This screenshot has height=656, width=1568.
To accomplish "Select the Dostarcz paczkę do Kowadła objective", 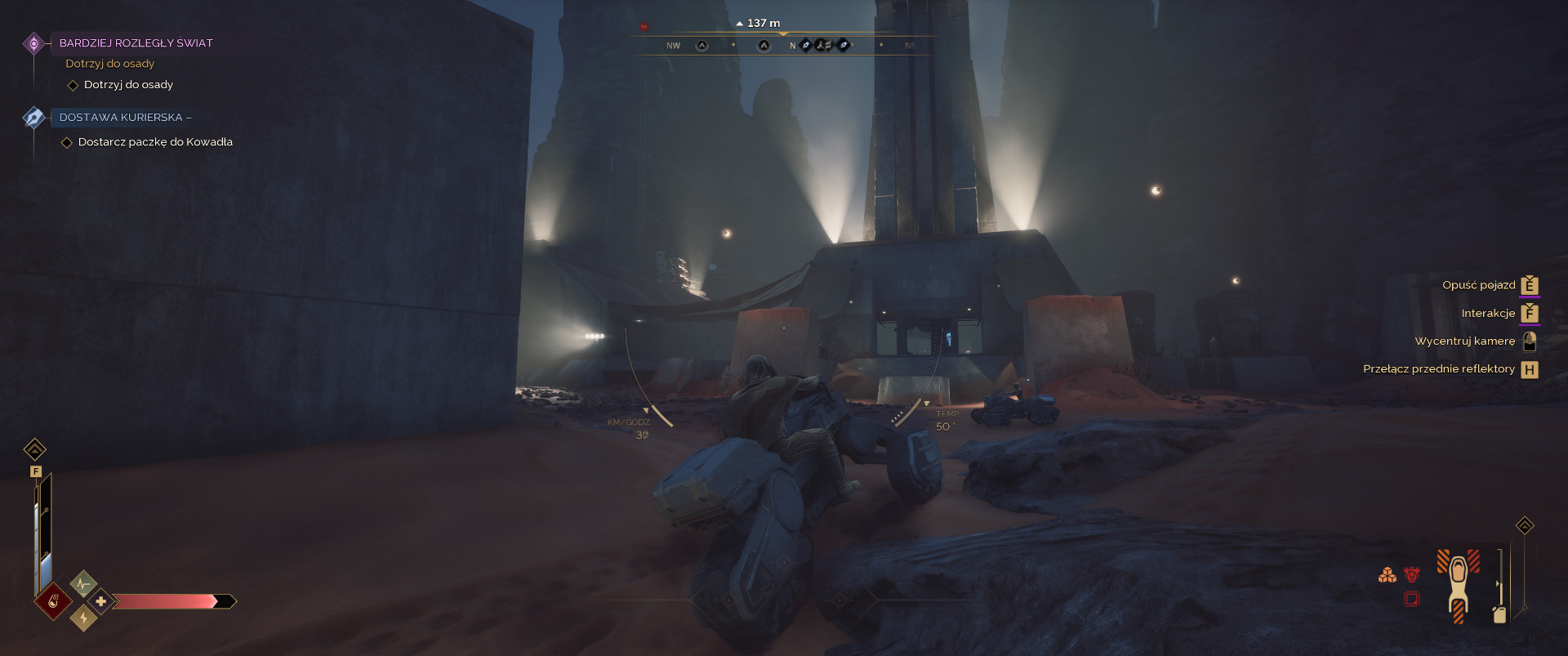I will click(x=155, y=142).
